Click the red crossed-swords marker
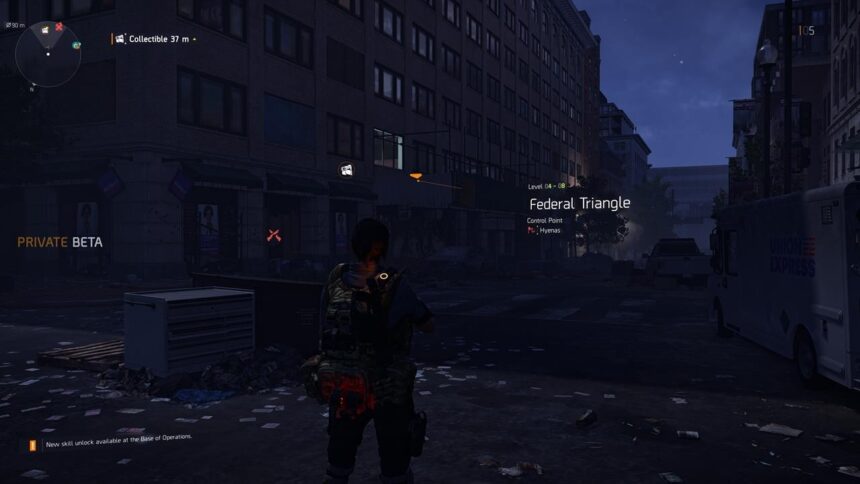The image size is (860, 484). click(x=274, y=235)
